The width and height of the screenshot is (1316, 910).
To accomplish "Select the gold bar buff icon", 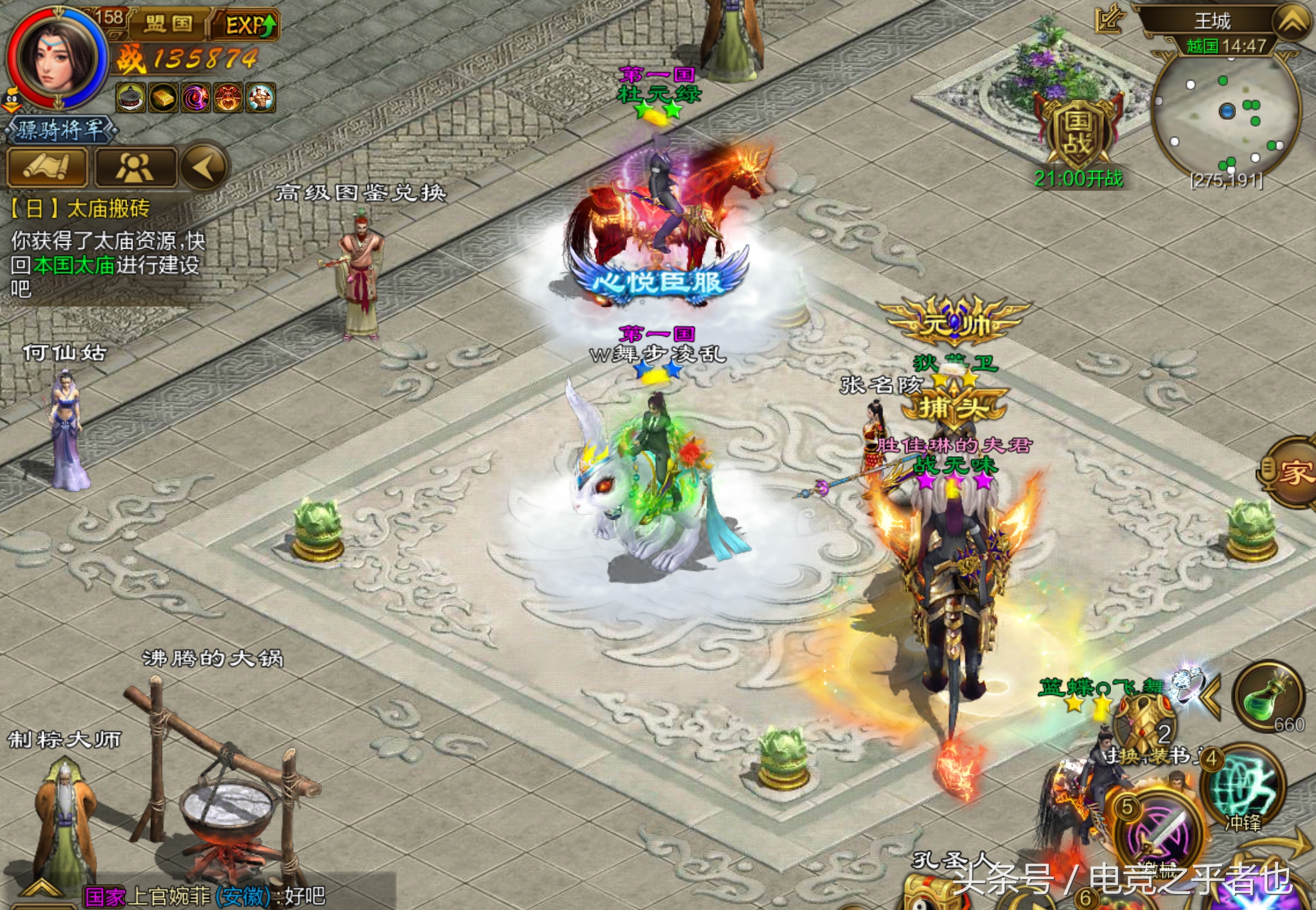I will [x=163, y=98].
